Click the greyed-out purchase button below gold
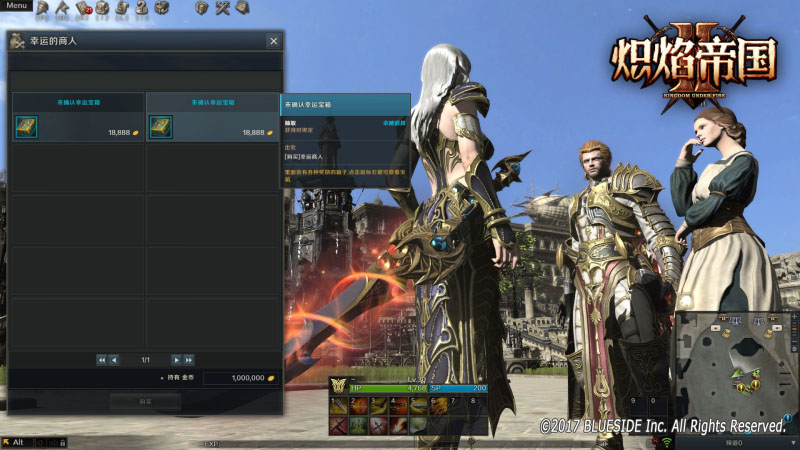Image resolution: width=800 pixels, height=450 pixels. 145,400
